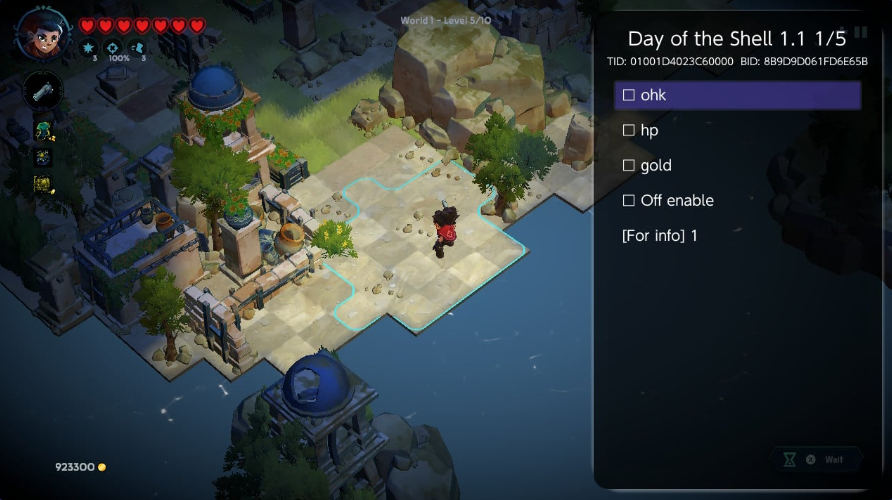The width and height of the screenshot is (892, 500).
Task: Select the blue orb item icon
Action: 43,157
